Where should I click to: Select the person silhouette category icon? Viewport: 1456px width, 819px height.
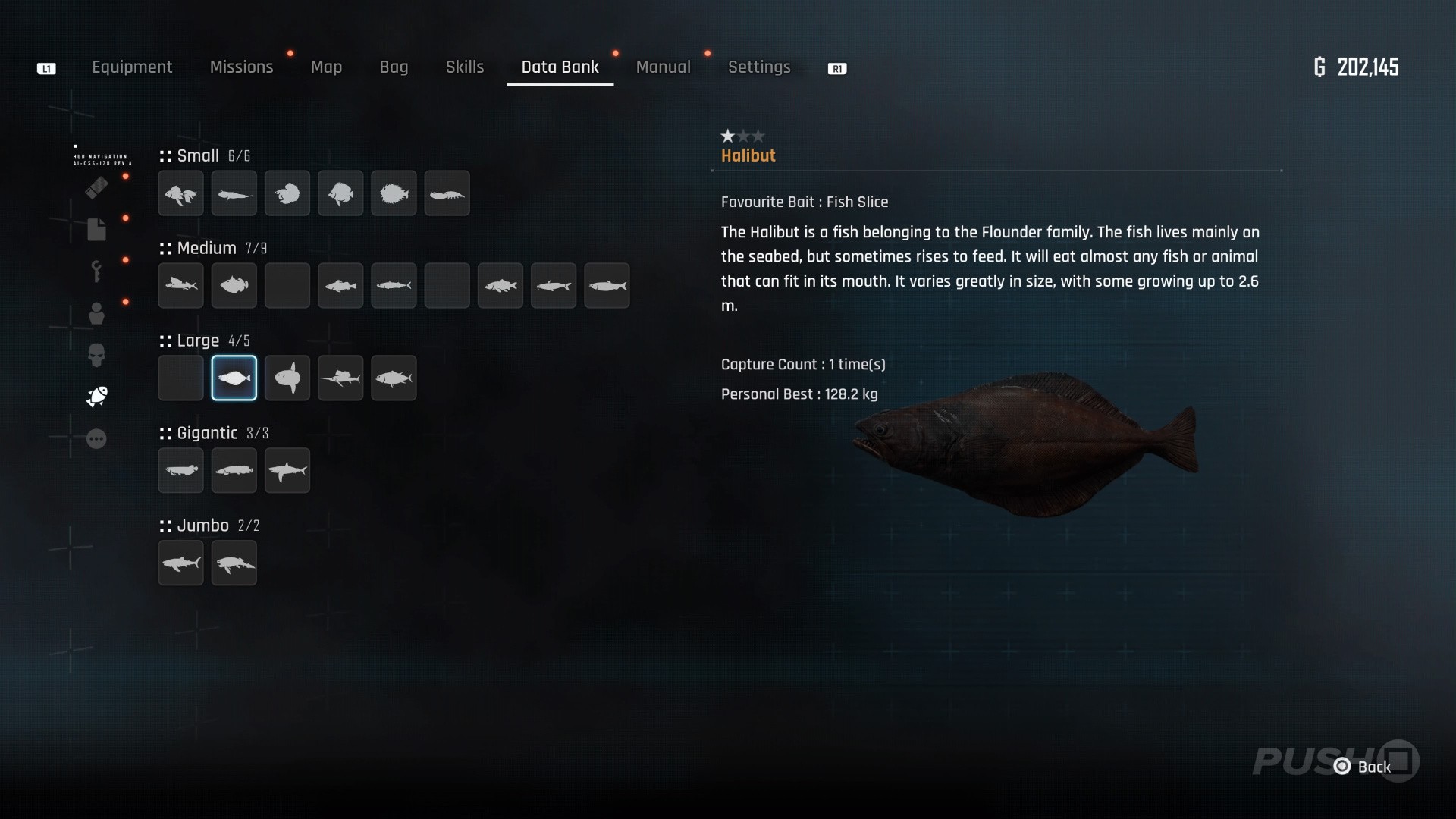click(96, 313)
